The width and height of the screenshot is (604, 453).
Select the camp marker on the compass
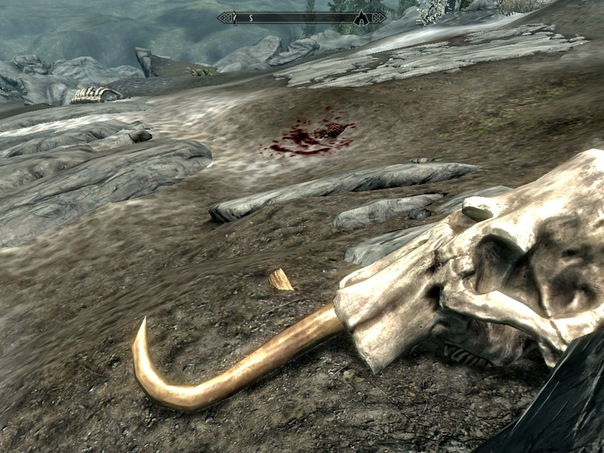(x=362, y=18)
